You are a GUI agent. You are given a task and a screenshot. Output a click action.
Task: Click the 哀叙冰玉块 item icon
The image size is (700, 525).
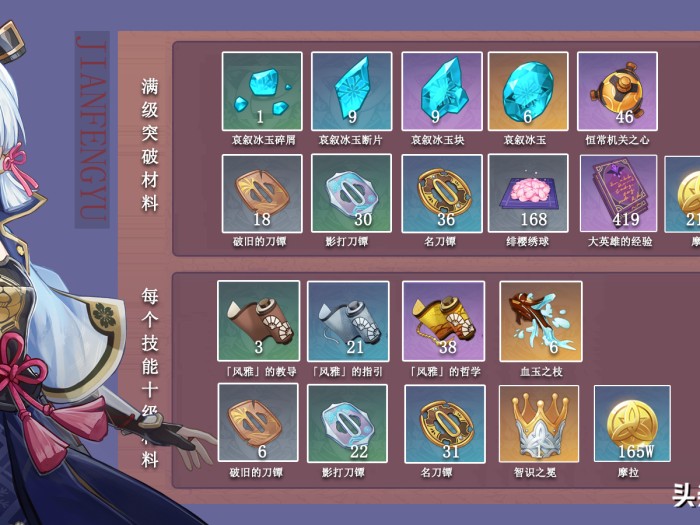coord(442,92)
